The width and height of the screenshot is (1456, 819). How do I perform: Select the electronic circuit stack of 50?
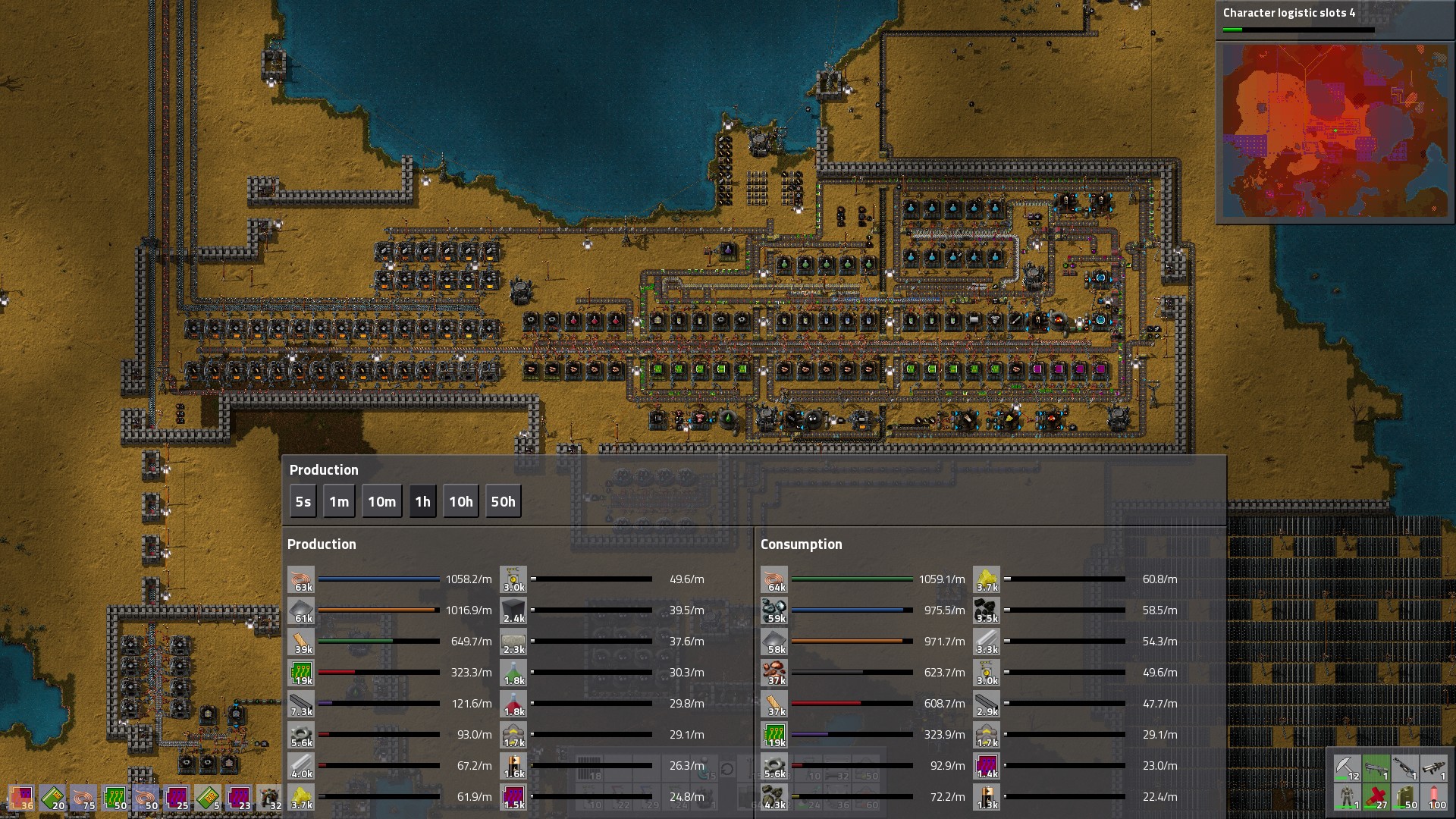pyautogui.click(x=115, y=798)
